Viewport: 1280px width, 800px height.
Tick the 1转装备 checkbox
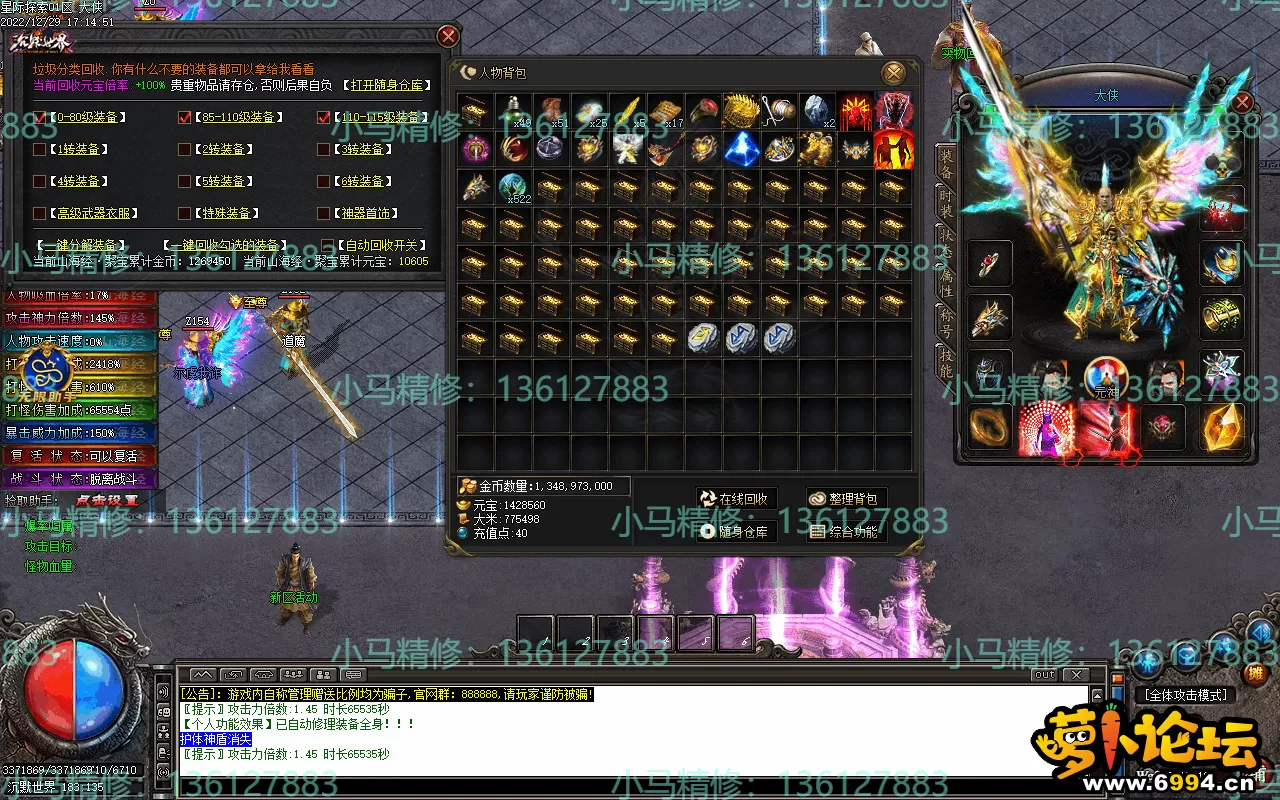tap(40, 150)
